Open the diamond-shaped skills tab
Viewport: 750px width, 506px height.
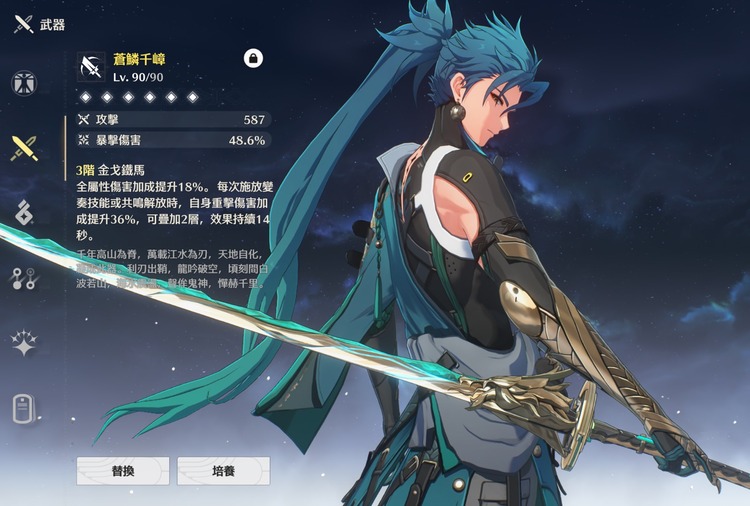pyautogui.click(x=24, y=212)
